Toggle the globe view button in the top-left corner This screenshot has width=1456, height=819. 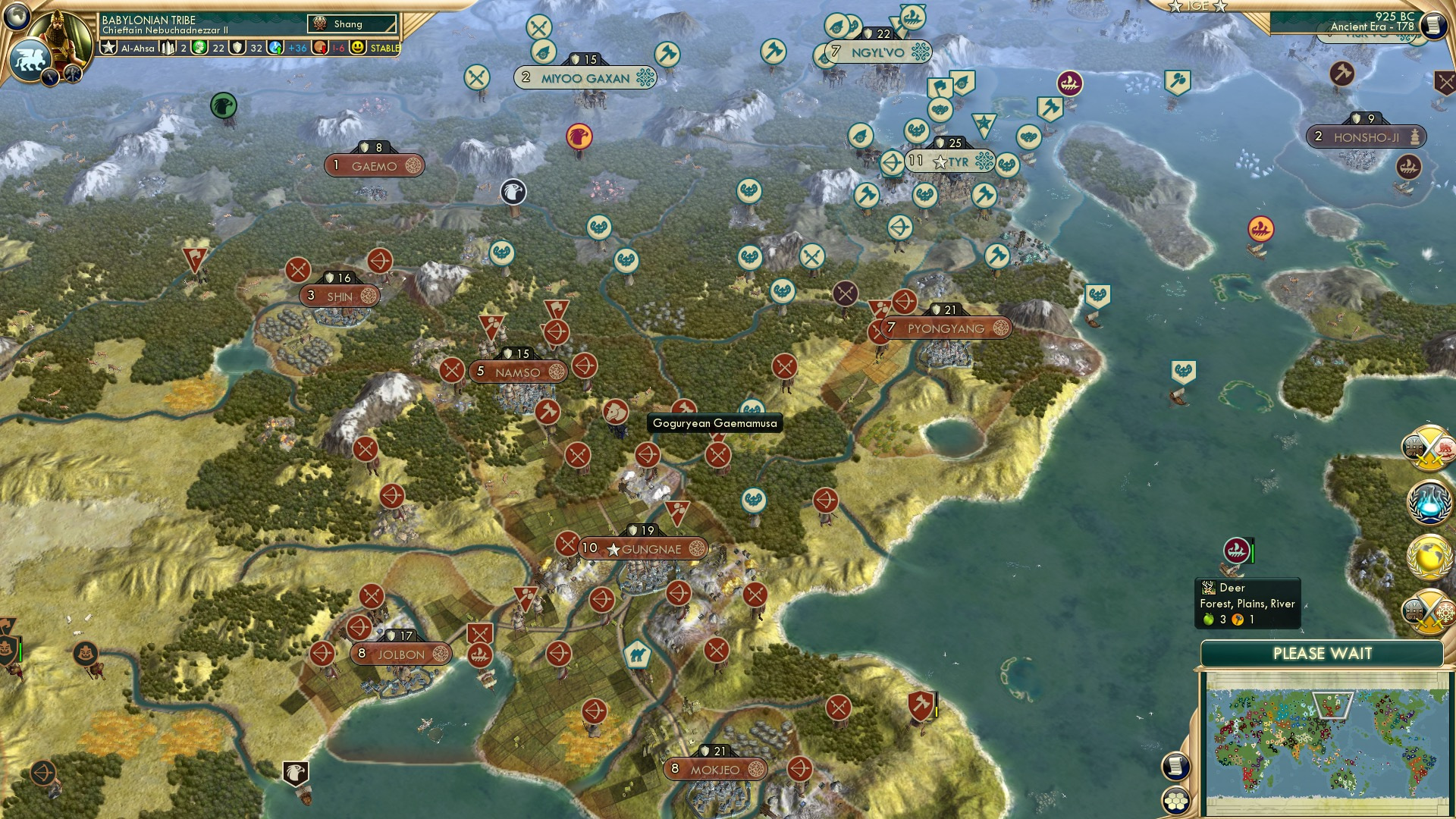[x=16, y=17]
